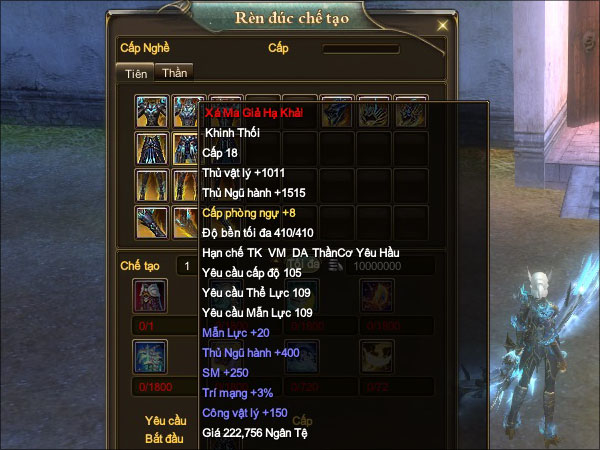The image size is (600, 450).
Task: Select the red hooded figure material slot
Action: pos(150,296)
